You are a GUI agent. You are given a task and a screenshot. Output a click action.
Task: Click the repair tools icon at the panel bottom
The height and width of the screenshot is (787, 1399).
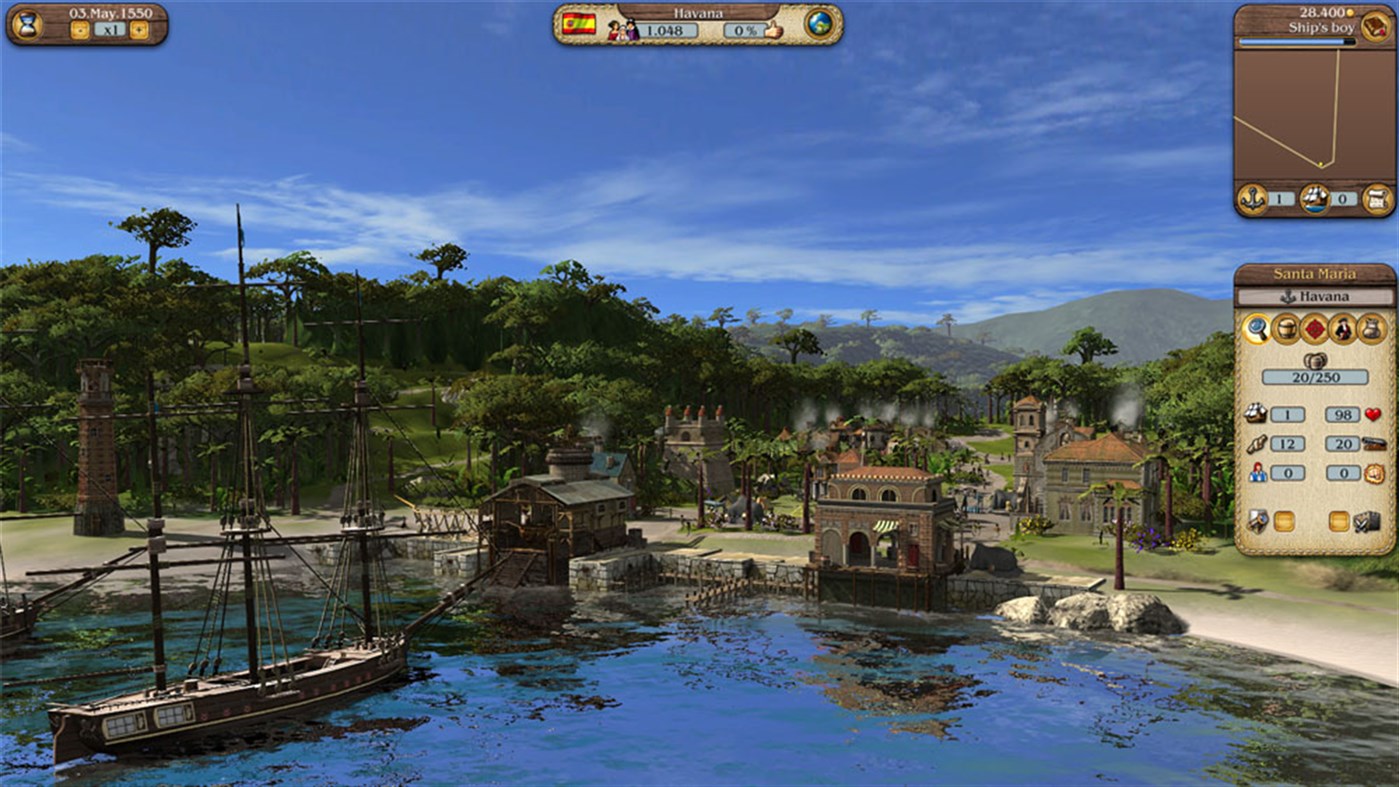click(1256, 520)
